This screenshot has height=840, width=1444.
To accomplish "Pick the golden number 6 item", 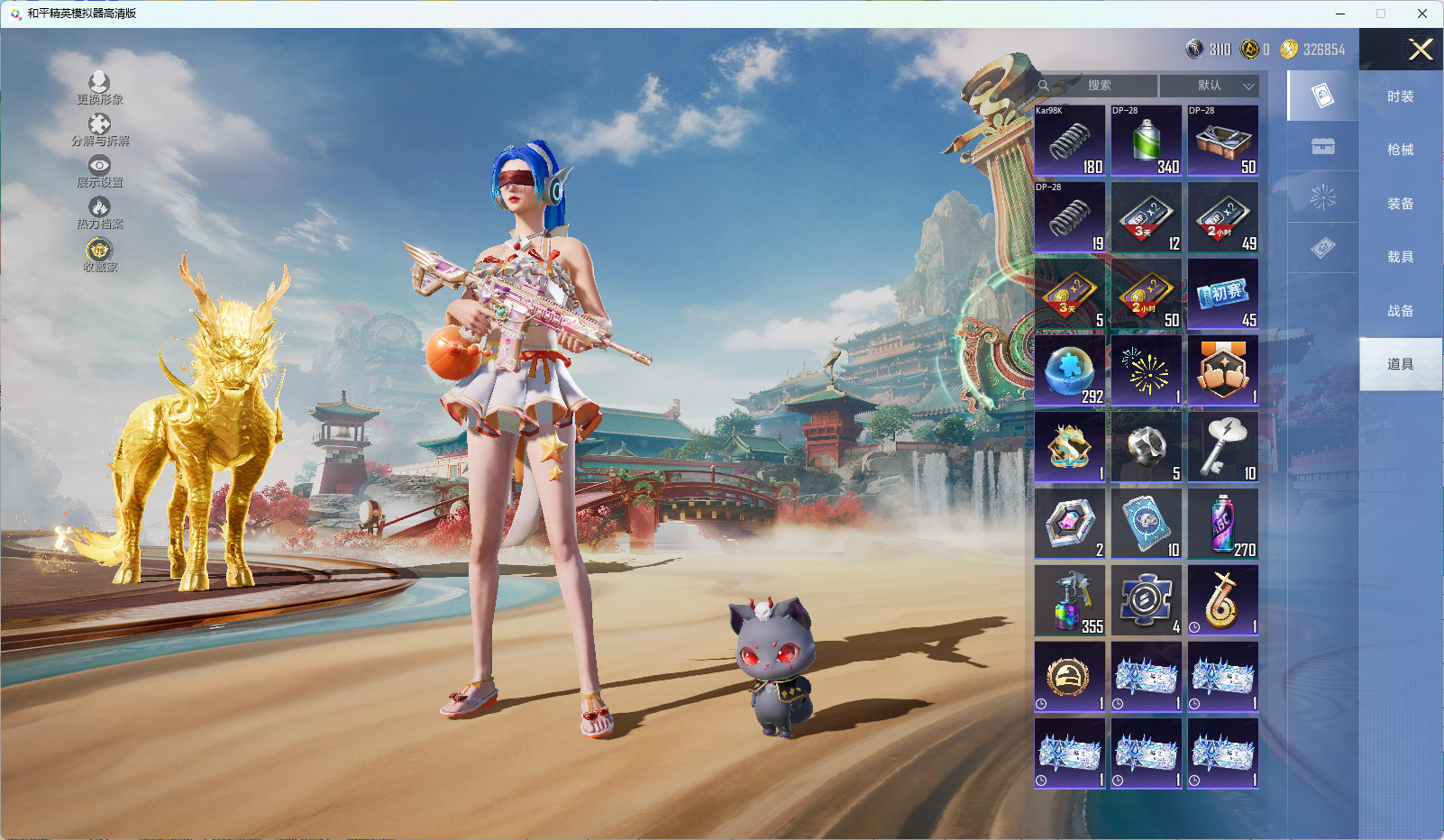I will click(1223, 600).
